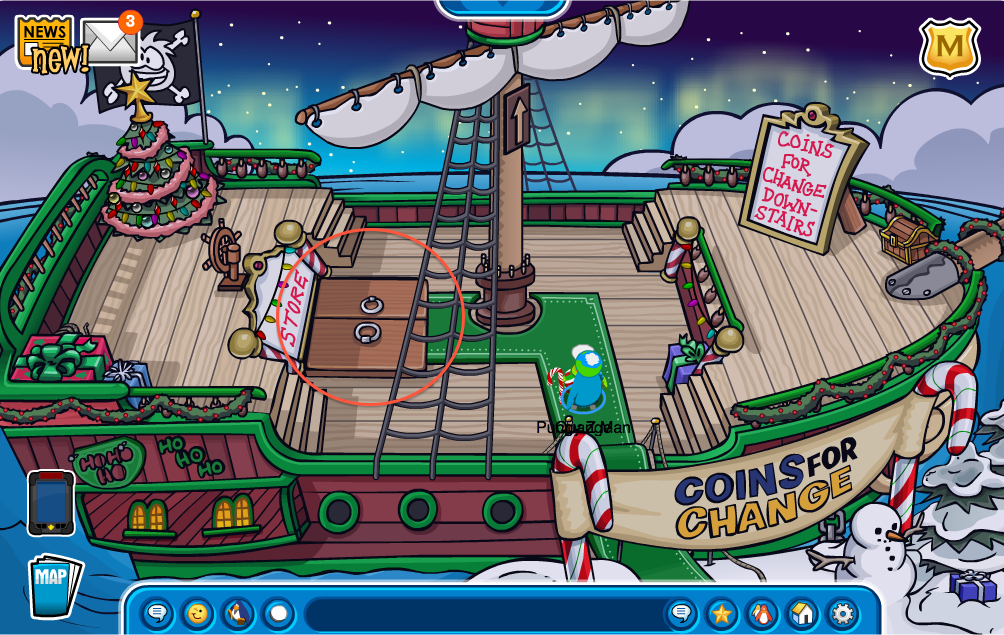This screenshot has height=635, width=1004.
Task: Open the buddy list penguins icon
Action: pyautogui.click(x=762, y=612)
